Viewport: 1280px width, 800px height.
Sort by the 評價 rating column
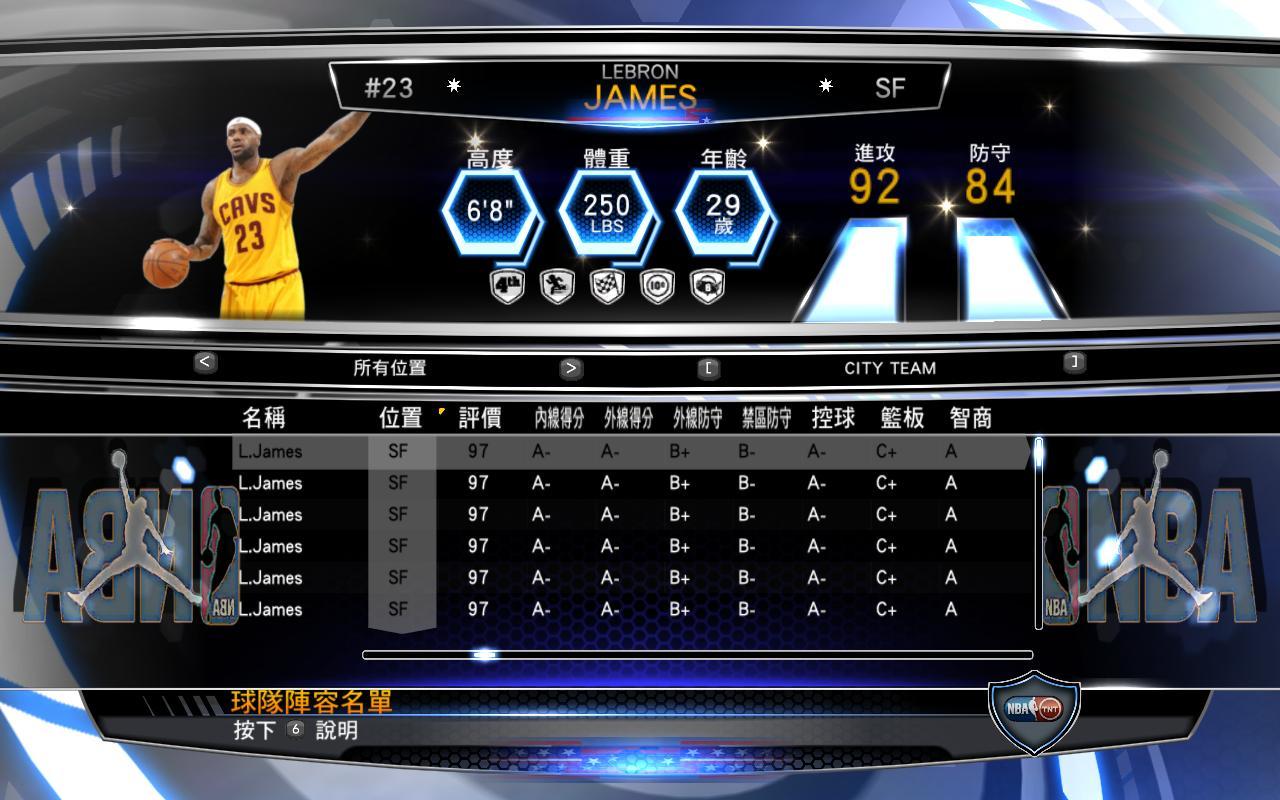pyautogui.click(x=480, y=418)
